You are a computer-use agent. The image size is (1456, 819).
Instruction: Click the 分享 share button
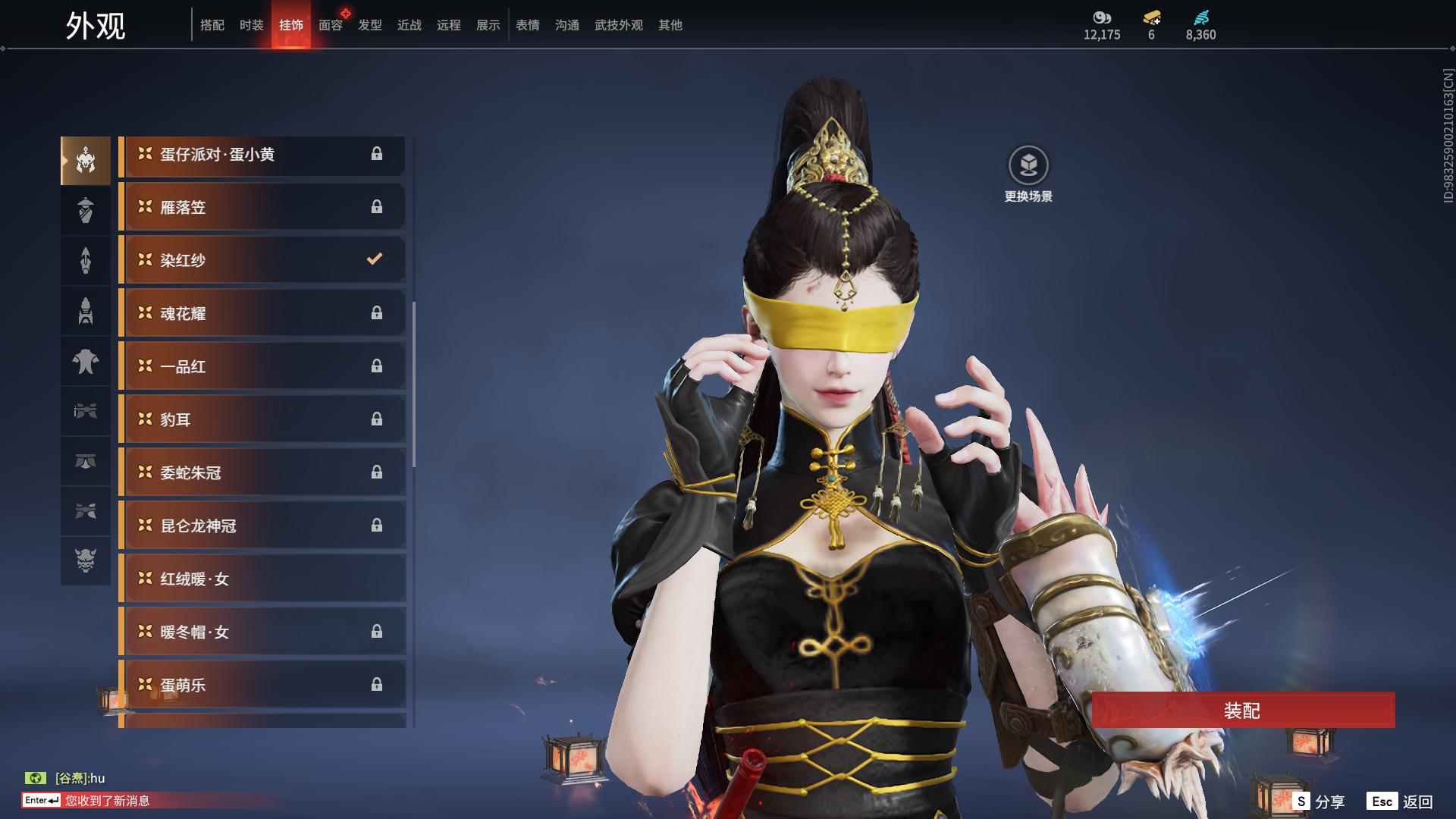pos(1319,801)
